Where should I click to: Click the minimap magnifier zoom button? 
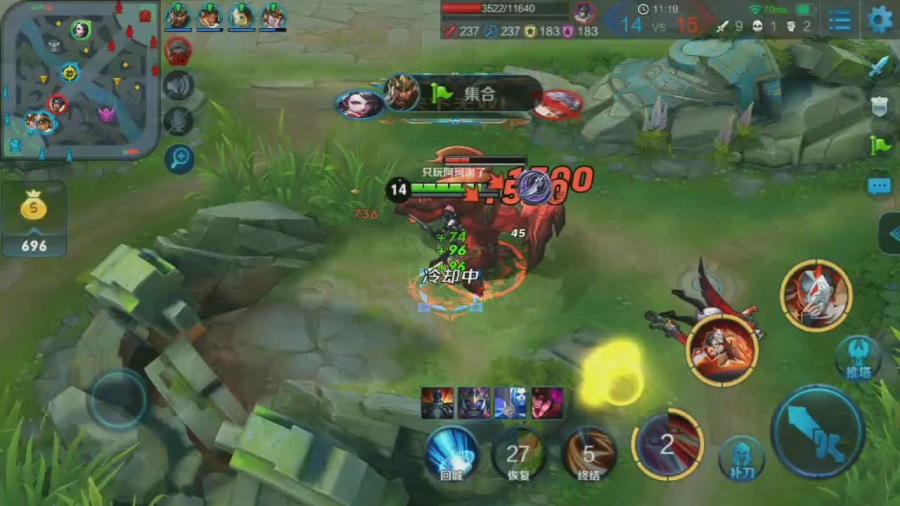click(179, 158)
